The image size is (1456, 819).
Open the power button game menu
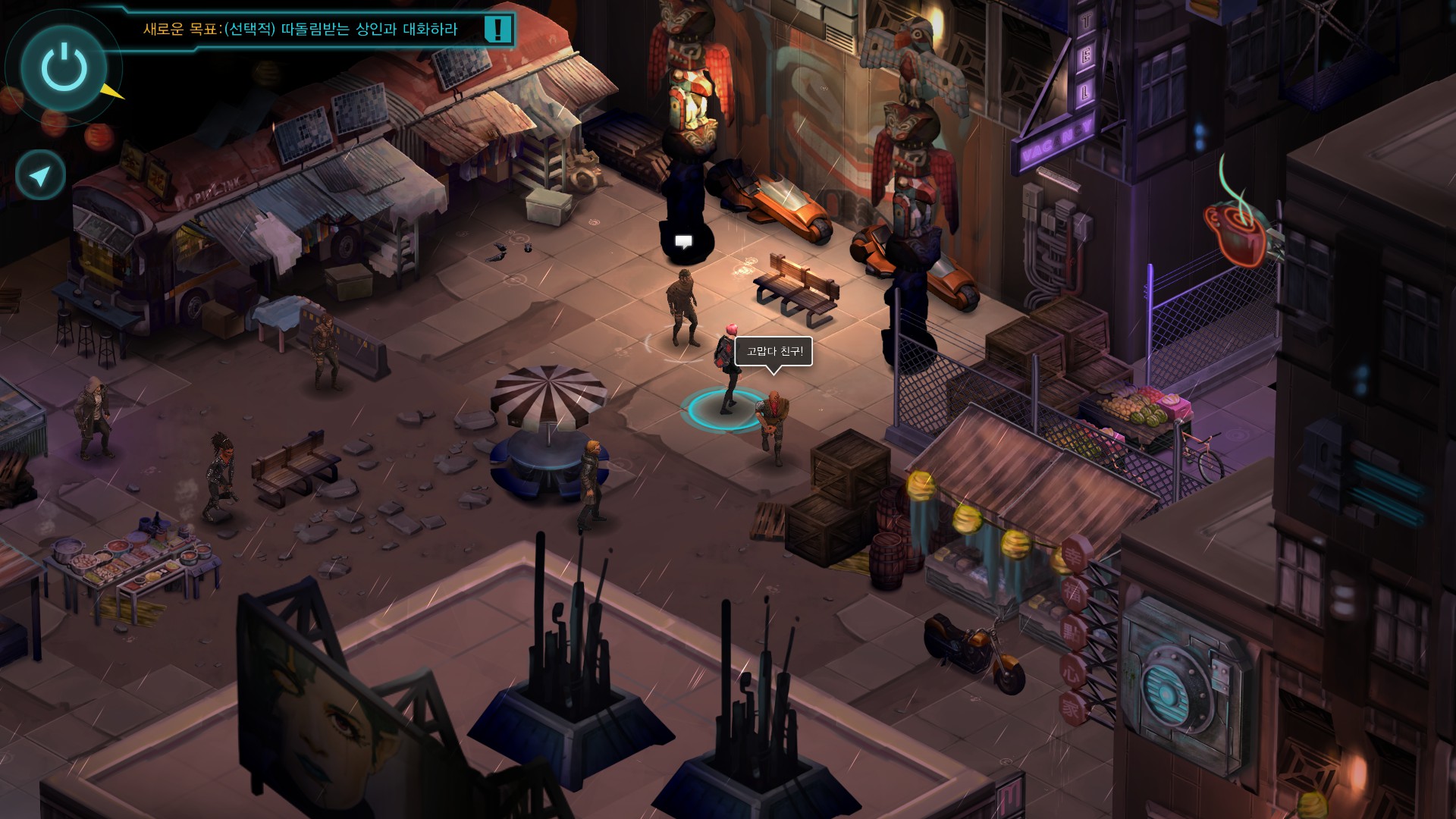tap(64, 67)
